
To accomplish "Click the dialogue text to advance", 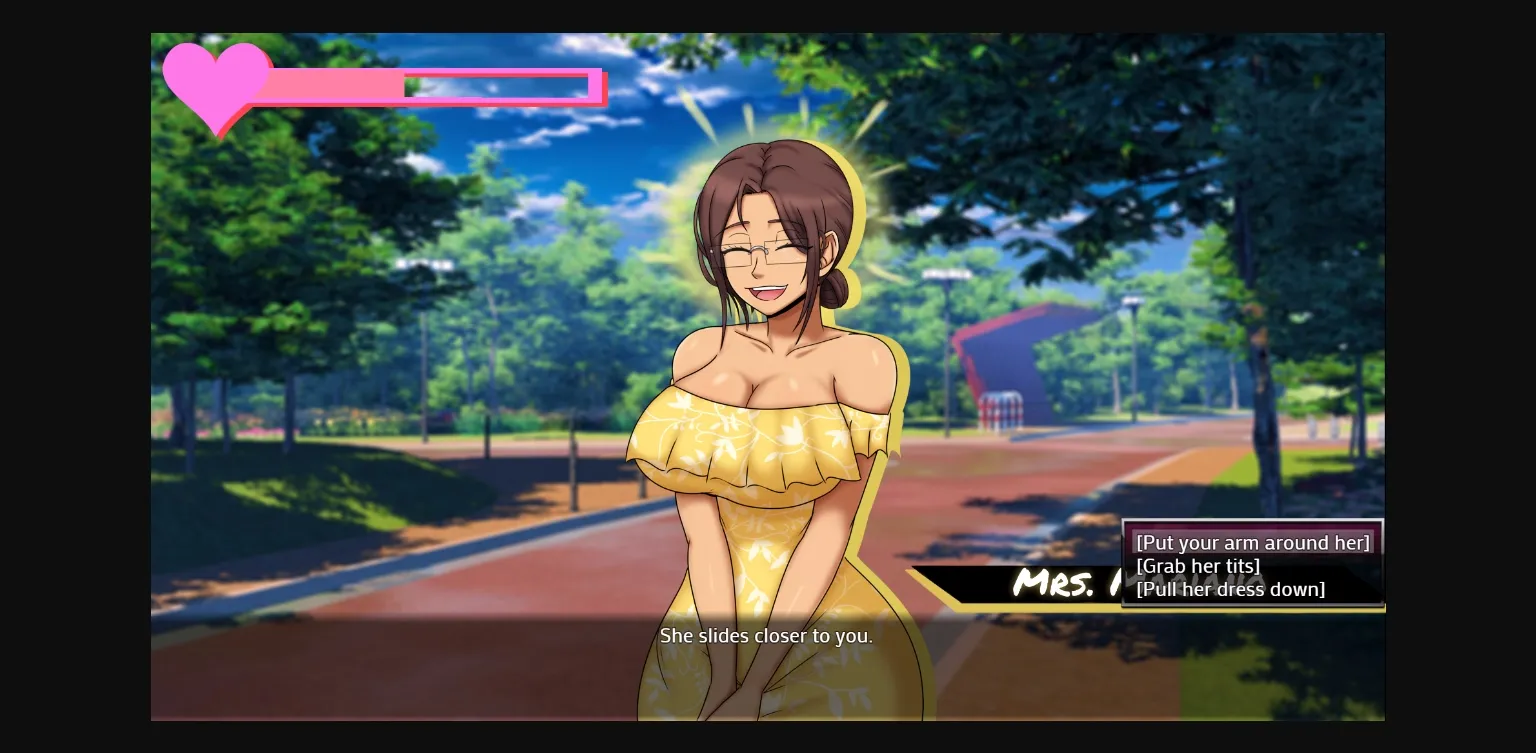I will pyautogui.click(x=766, y=636).
